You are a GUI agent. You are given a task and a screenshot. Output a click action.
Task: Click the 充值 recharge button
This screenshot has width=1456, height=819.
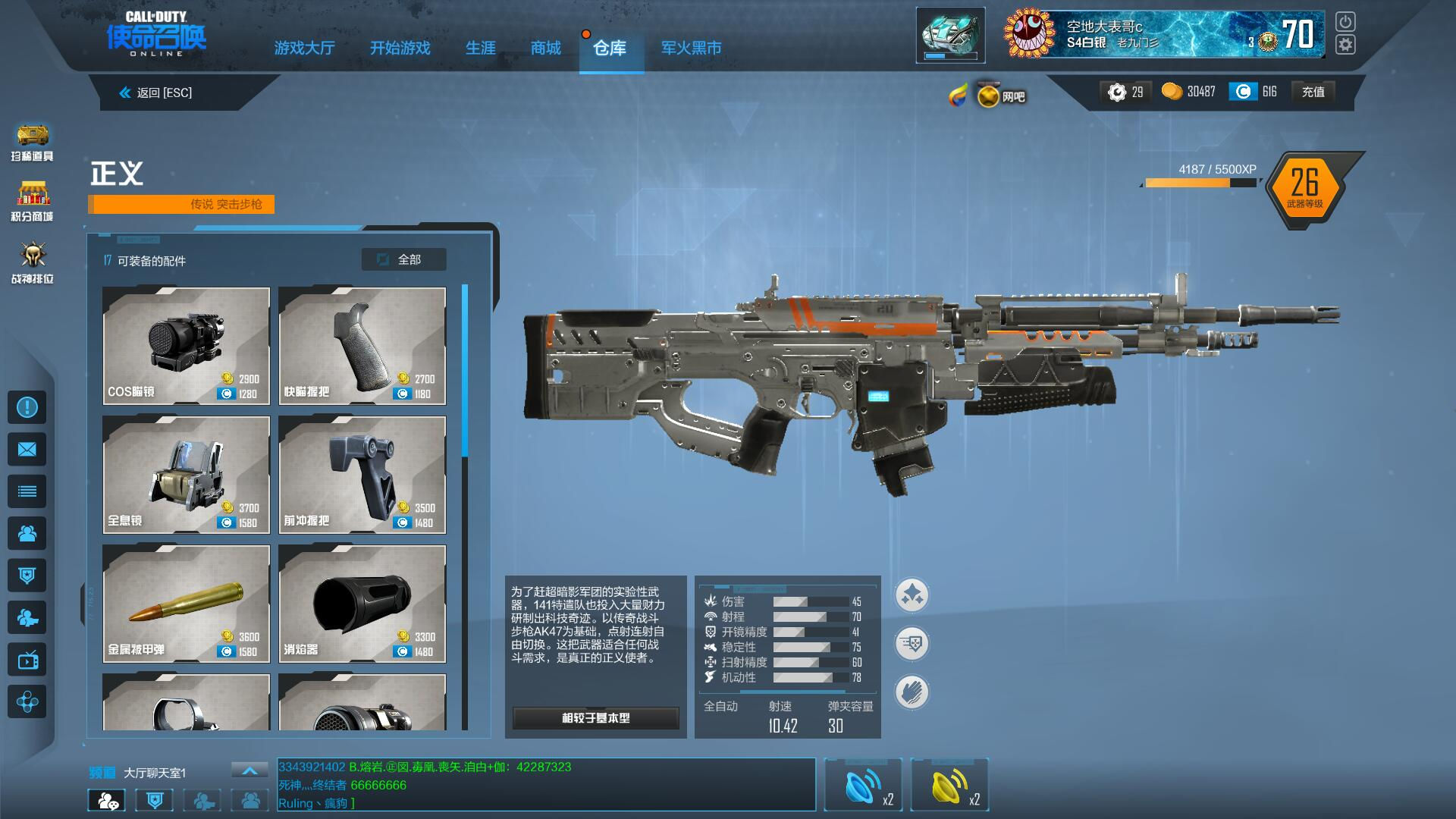[1313, 92]
